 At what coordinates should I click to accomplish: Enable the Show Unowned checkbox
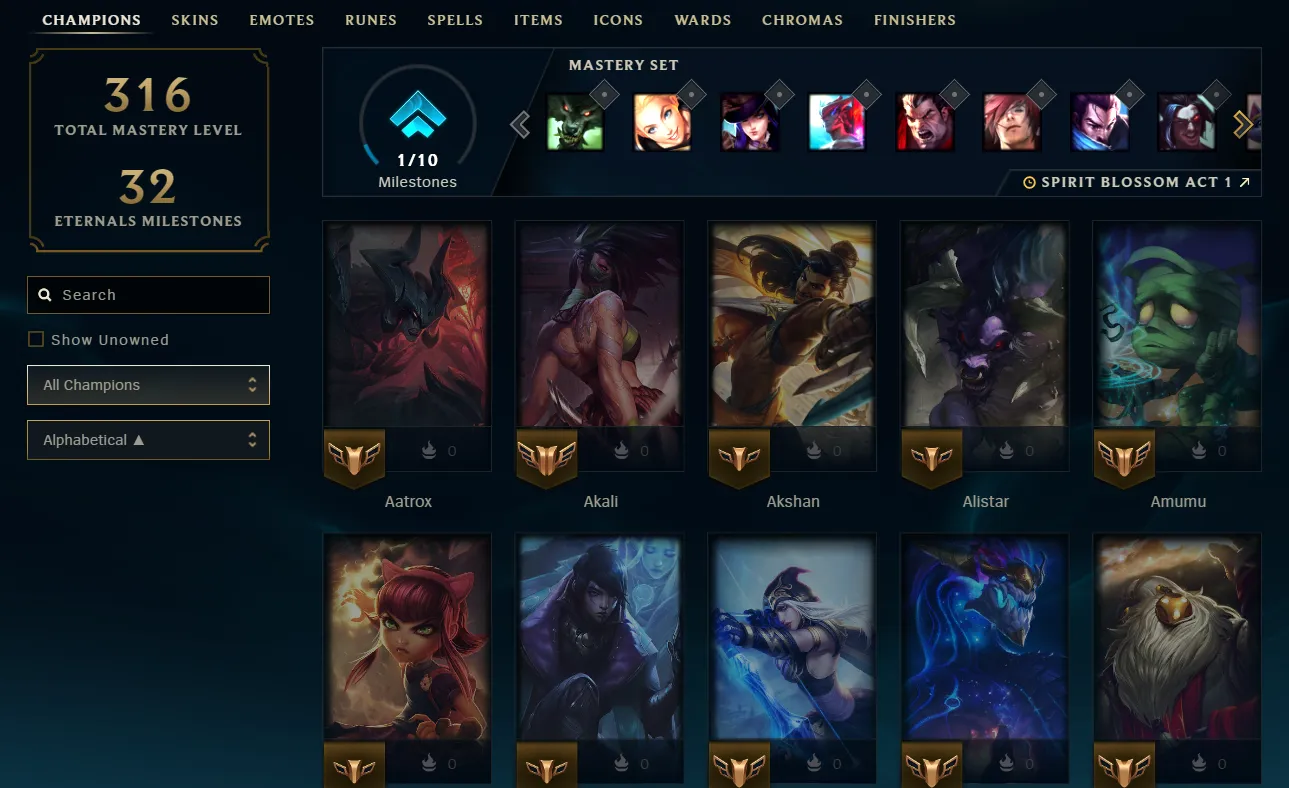(x=36, y=339)
